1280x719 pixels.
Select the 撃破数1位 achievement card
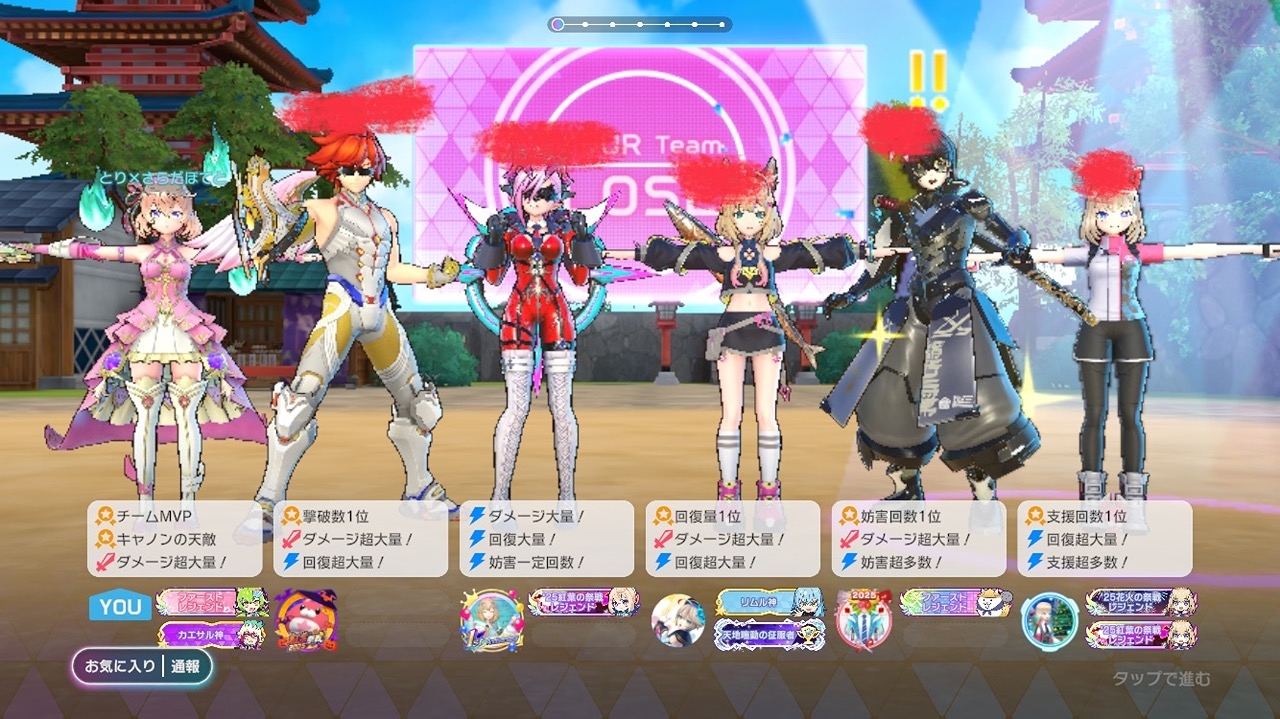(x=361, y=539)
